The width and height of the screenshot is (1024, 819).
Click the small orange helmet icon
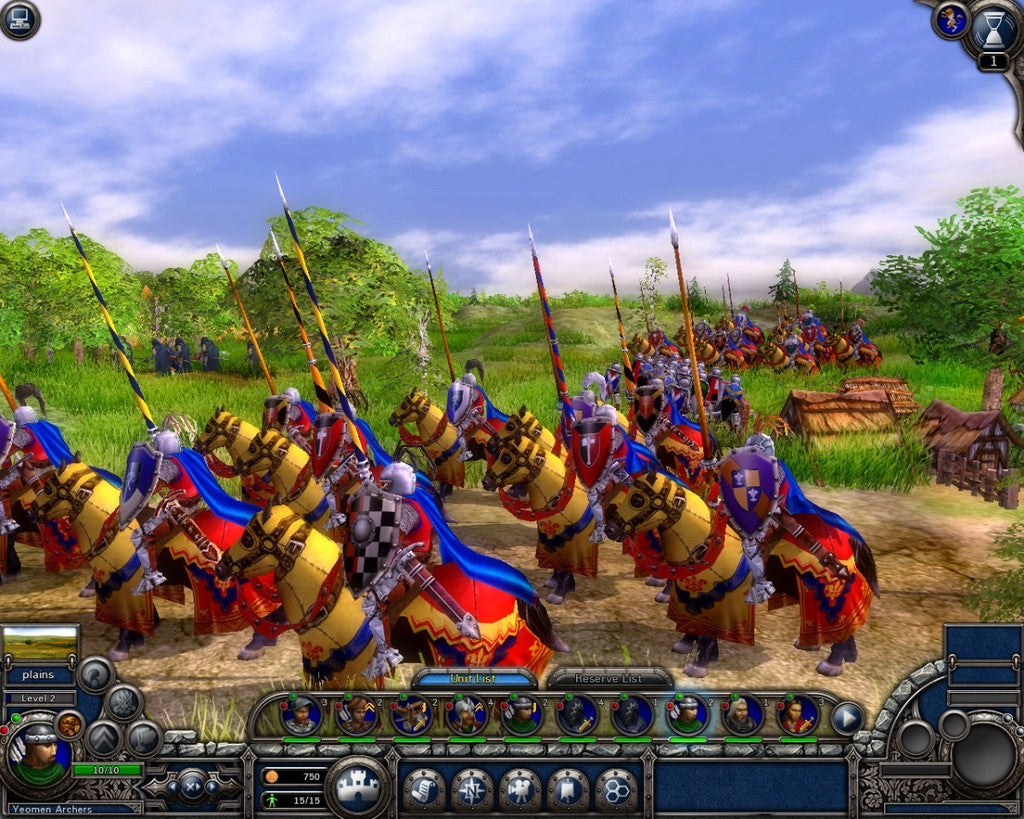click(69, 724)
